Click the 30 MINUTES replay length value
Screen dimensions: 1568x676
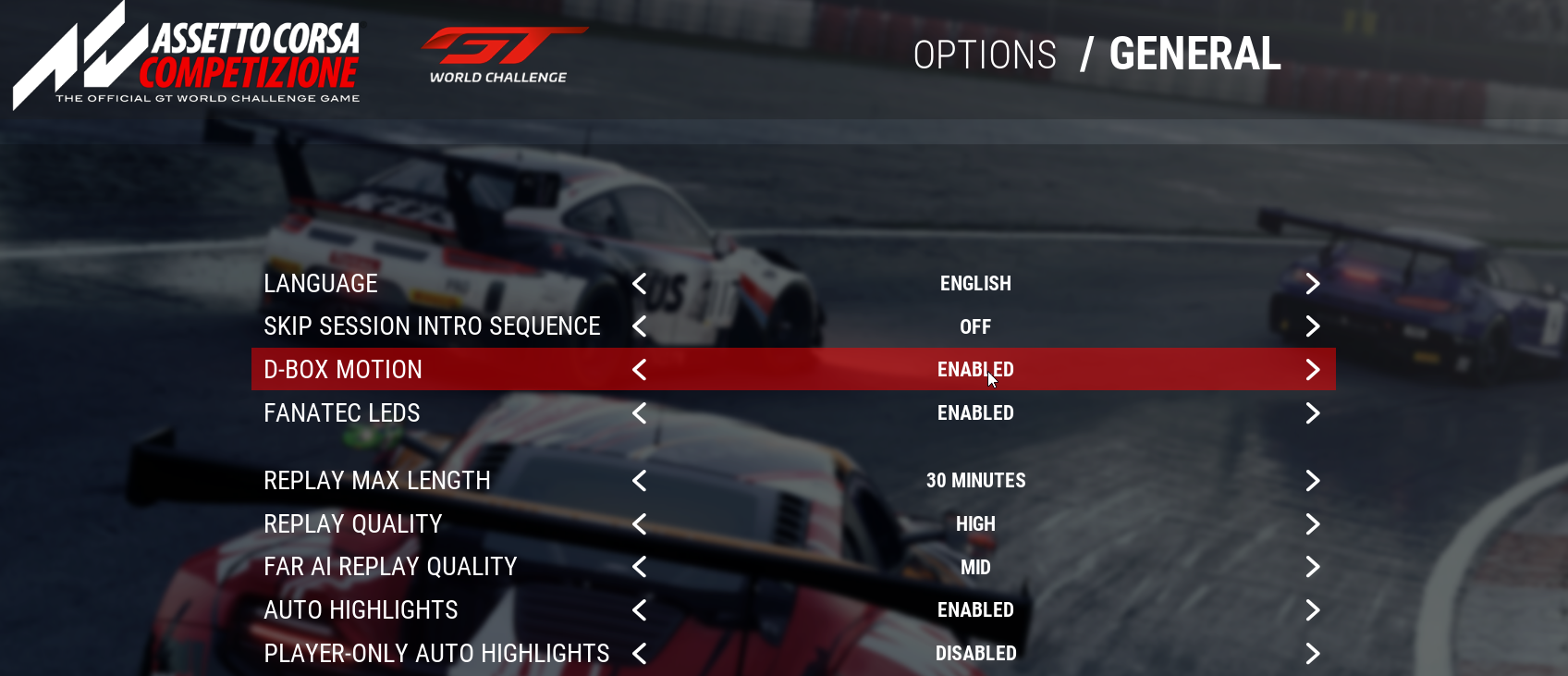point(975,481)
